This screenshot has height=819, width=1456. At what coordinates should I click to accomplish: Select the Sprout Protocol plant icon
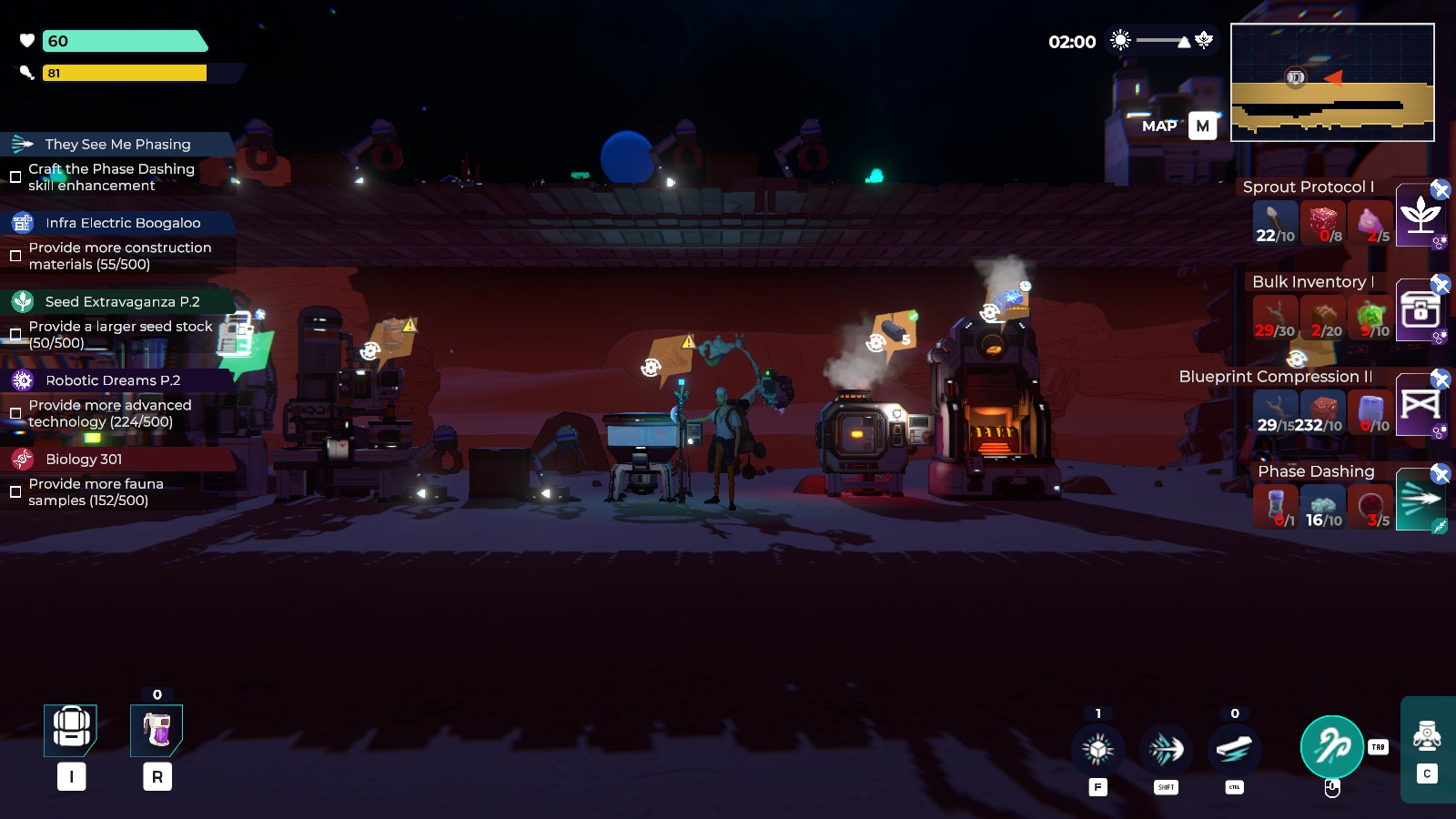pyautogui.click(x=1420, y=216)
